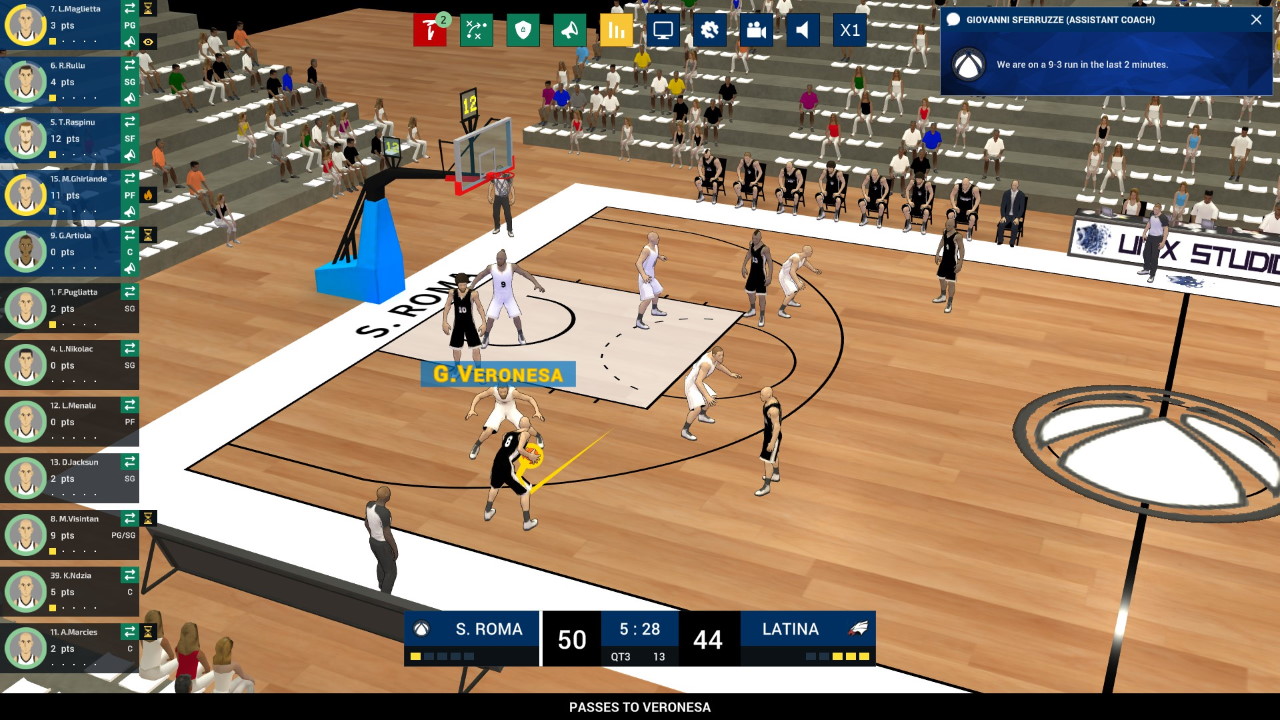This screenshot has width=1280, height=720.
Task: Show the yellow bar chart statistics
Action: [x=616, y=30]
